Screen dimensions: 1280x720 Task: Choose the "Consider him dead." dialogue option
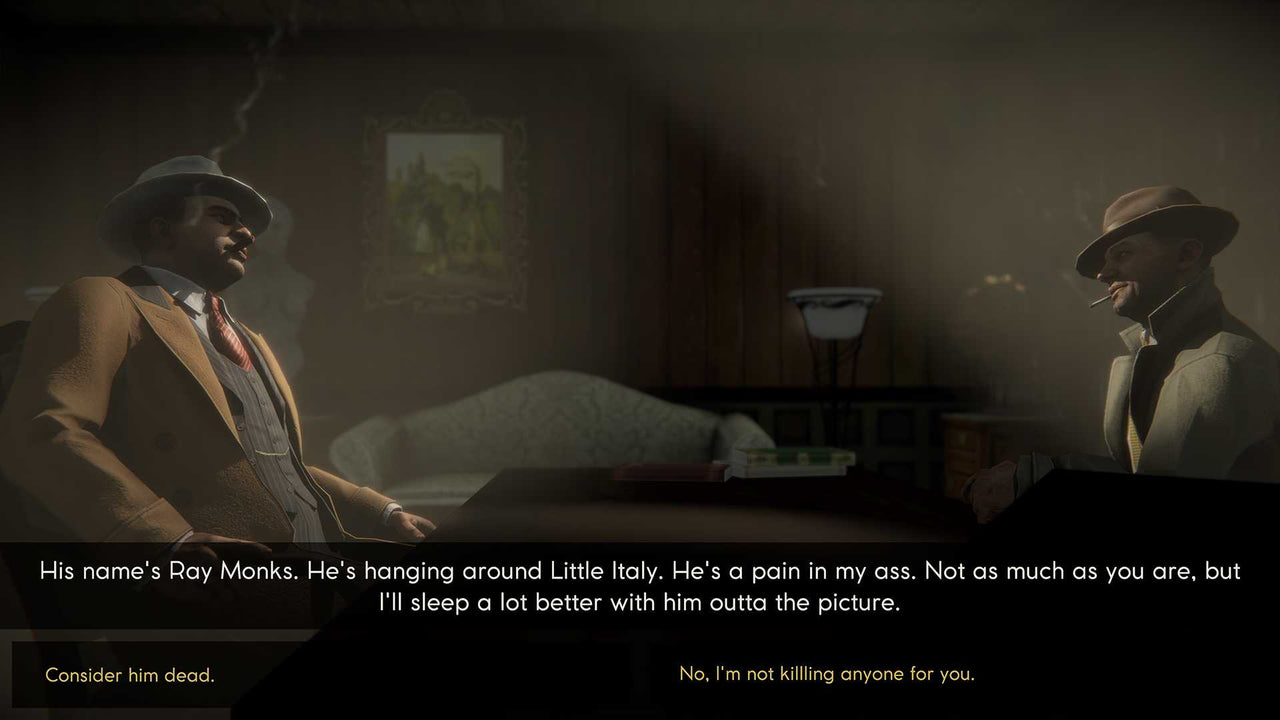[129, 675]
